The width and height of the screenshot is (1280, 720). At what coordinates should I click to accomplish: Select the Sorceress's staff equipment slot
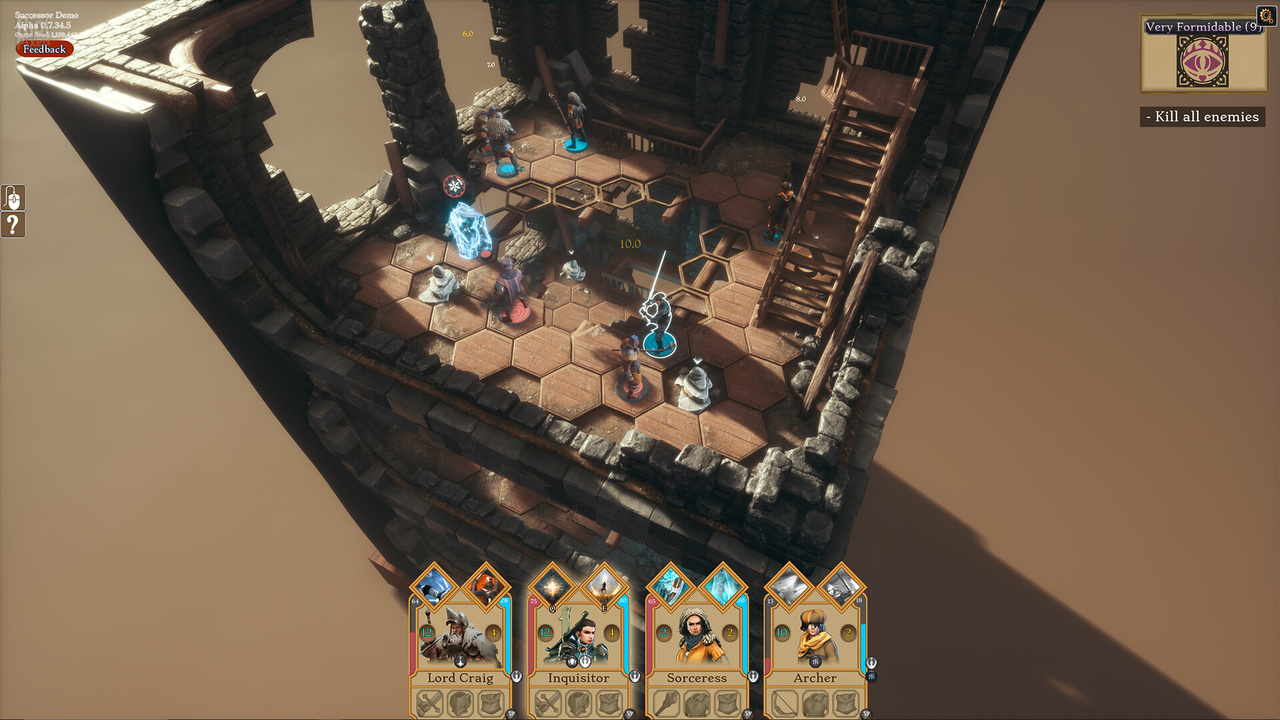(x=667, y=703)
